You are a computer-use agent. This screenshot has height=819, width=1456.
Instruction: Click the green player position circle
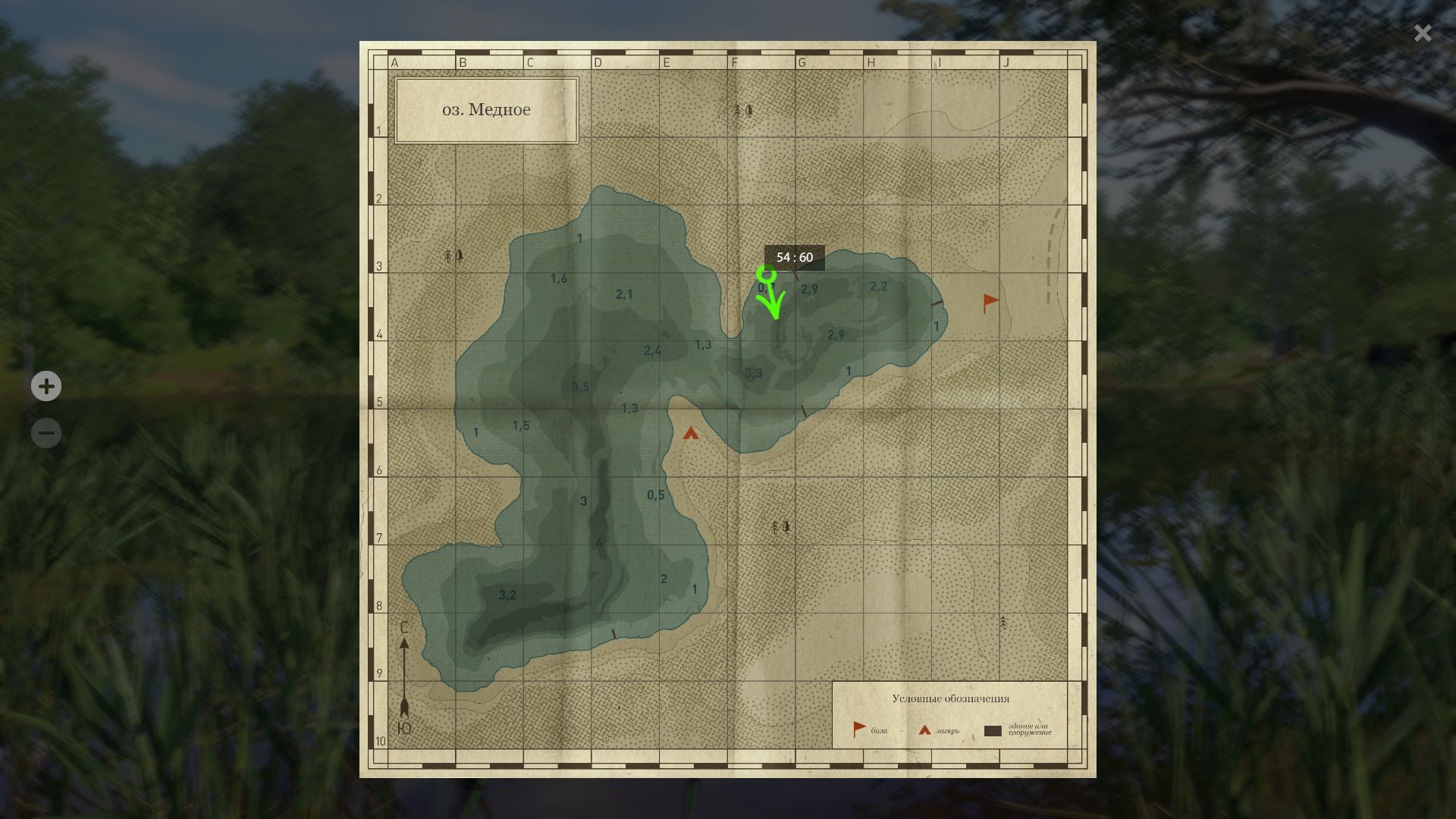[x=767, y=273]
